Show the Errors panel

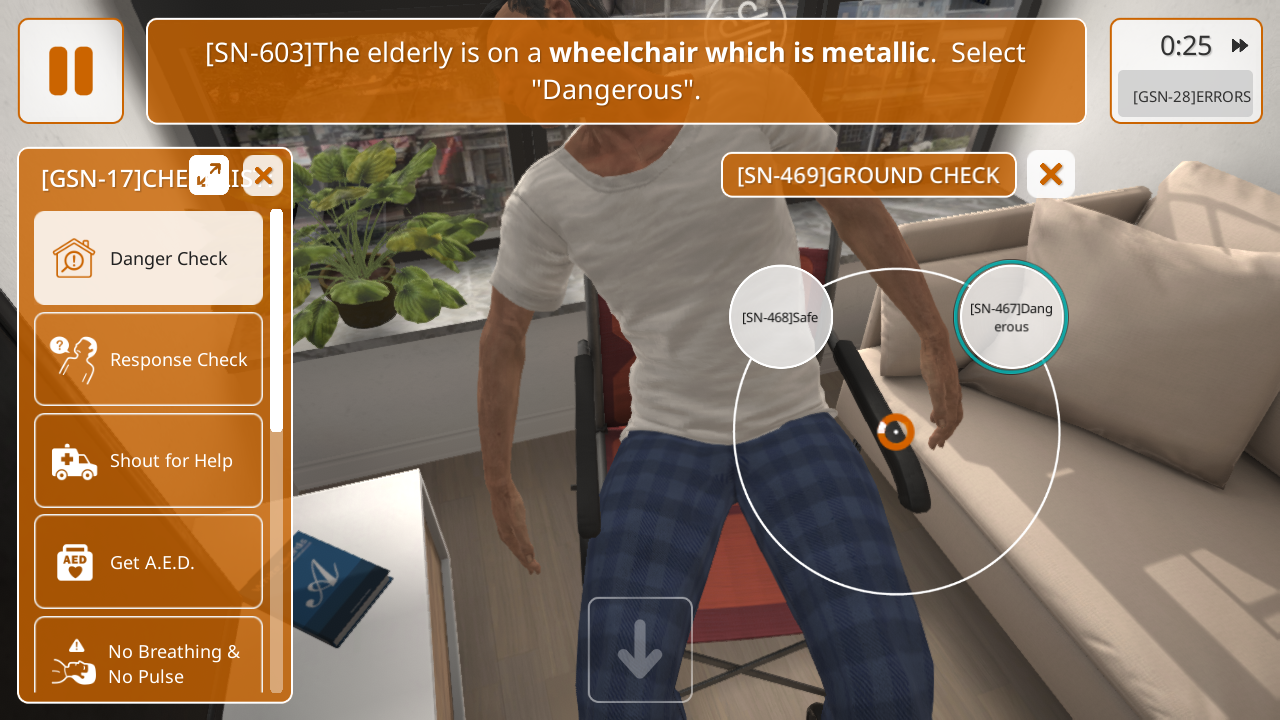click(x=1185, y=96)
